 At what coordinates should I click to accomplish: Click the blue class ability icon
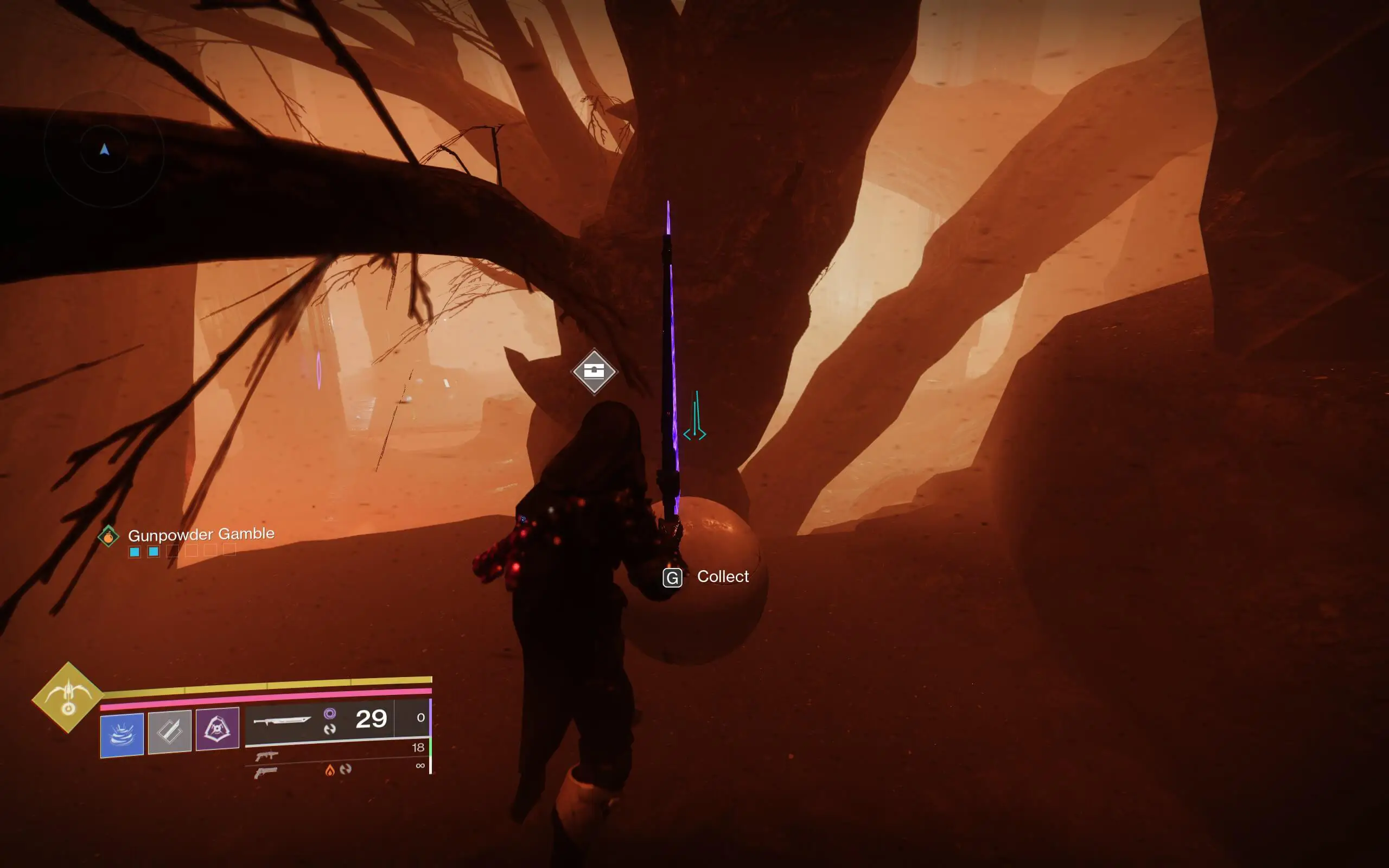coord(121,733)
